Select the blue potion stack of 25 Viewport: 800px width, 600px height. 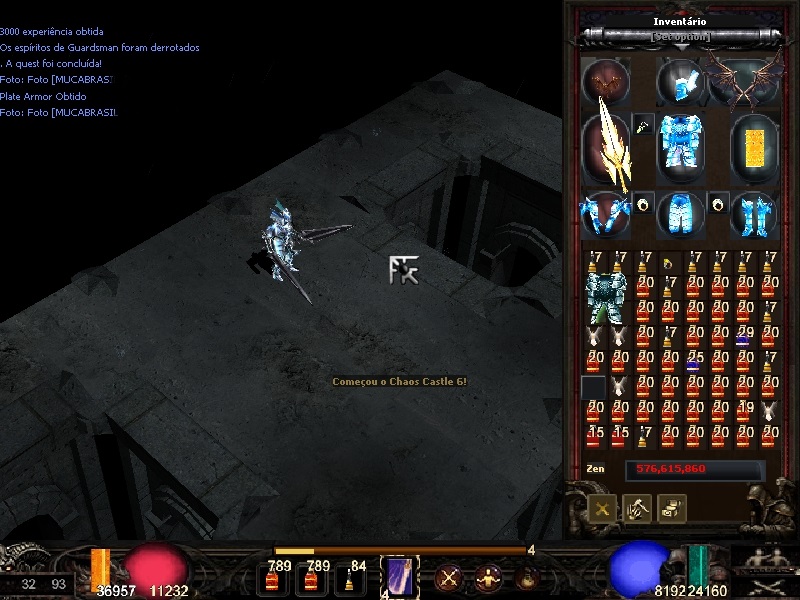(693, 362)
